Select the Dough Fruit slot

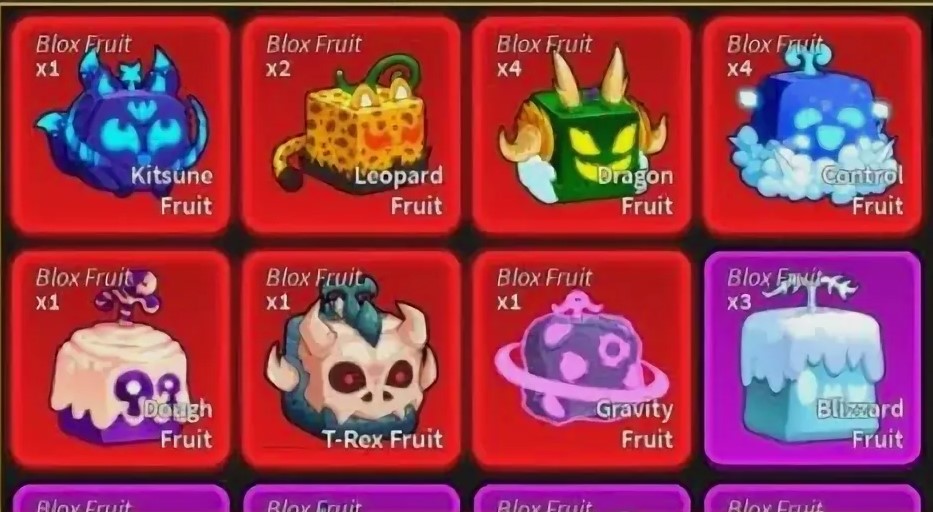pyautogui.click(x=120, y=360)
